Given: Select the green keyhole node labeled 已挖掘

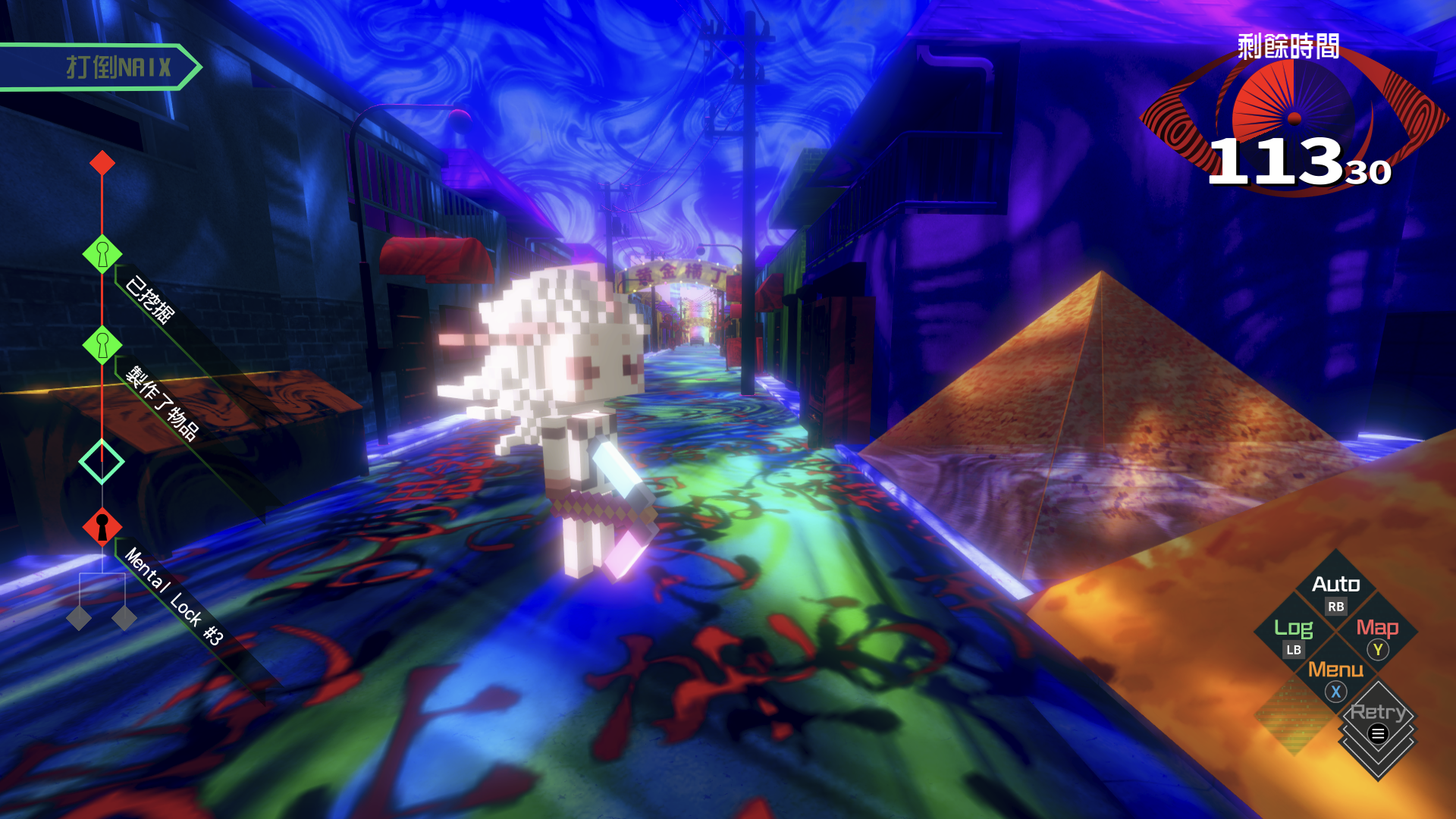Looking at the screenshot, I should (x=102, y=253).
